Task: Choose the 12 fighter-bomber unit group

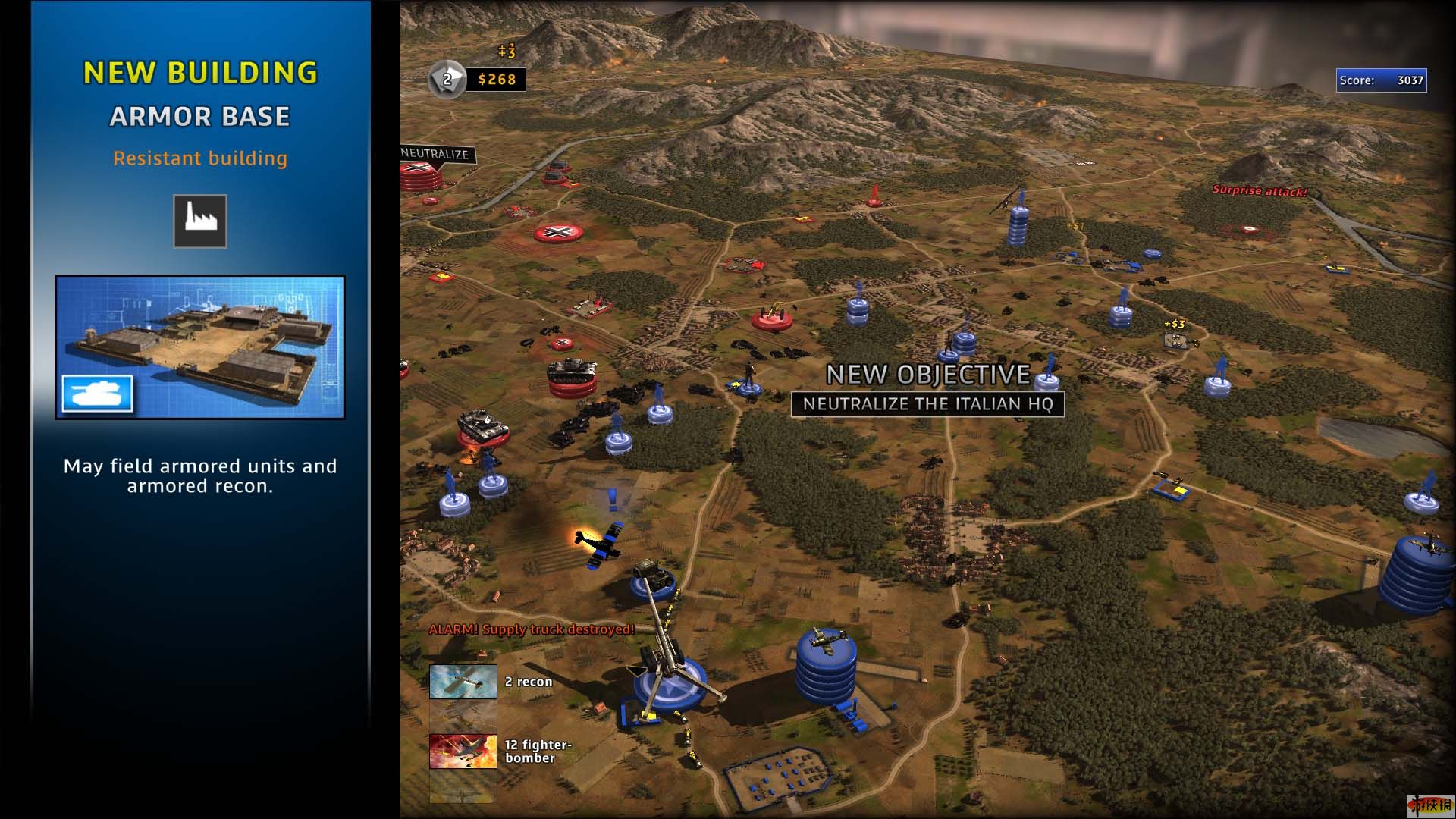Action: click(x=463, y=751)
